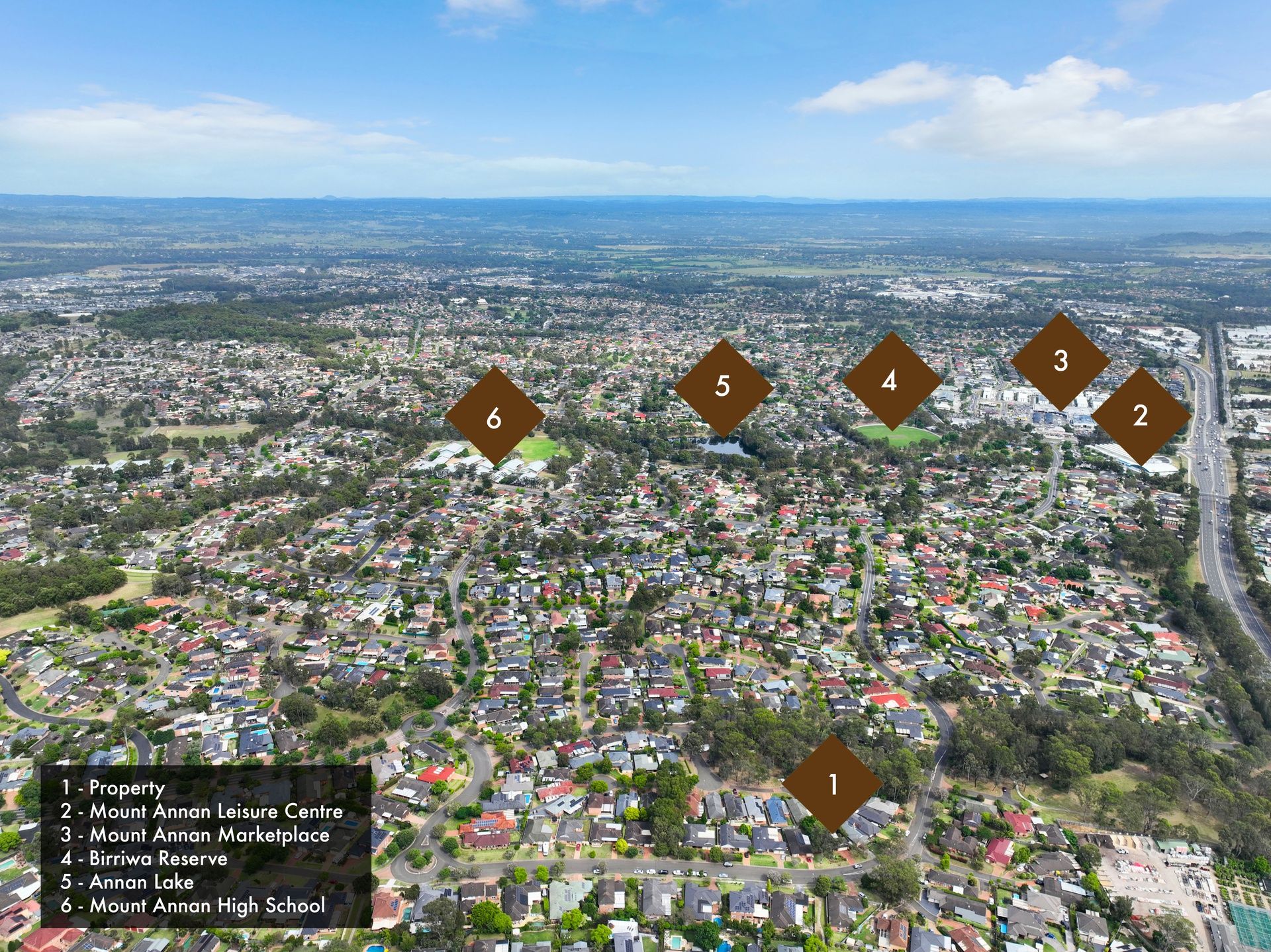This screenshot has width=1271, height=952.
Task: Select the number 4 diamond marker
Action: pyautogui.click(x=891, y=381)
